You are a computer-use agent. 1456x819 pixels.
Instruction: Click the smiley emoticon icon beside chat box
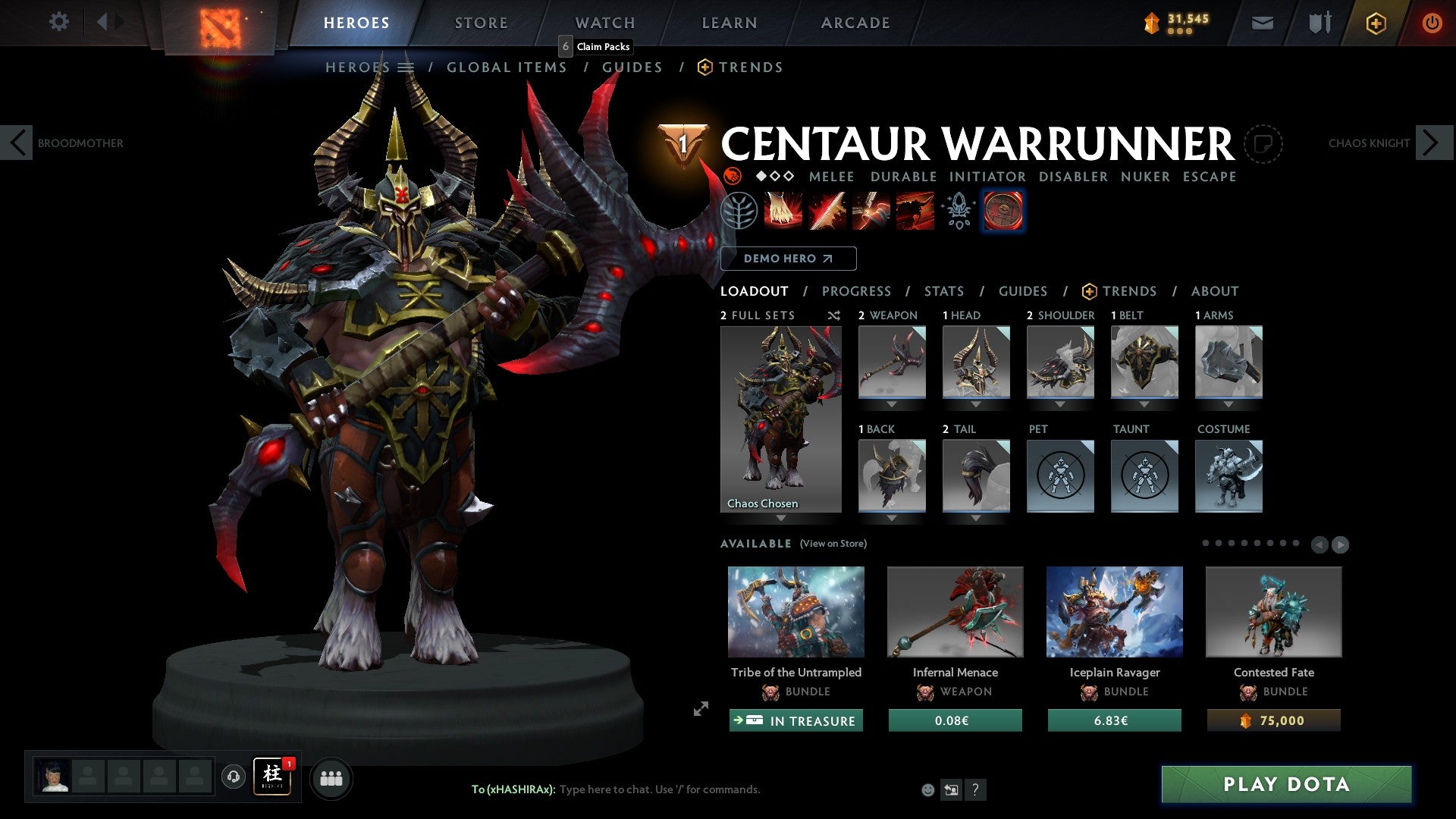(927, 789)
